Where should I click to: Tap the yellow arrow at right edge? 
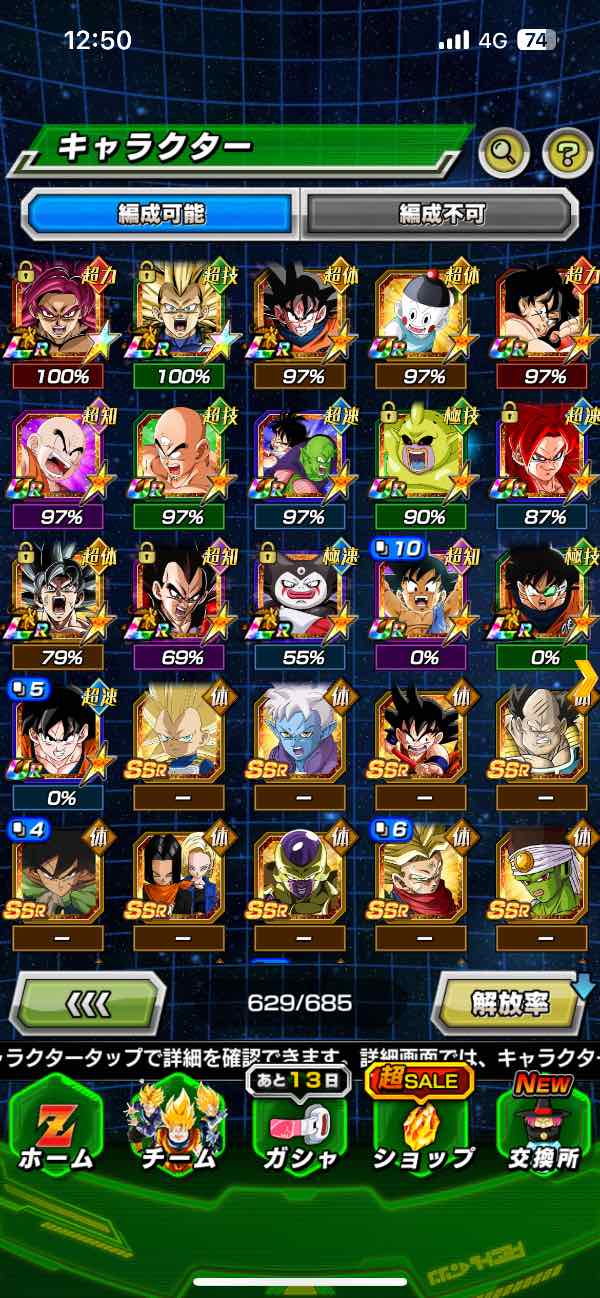(587, 680)
